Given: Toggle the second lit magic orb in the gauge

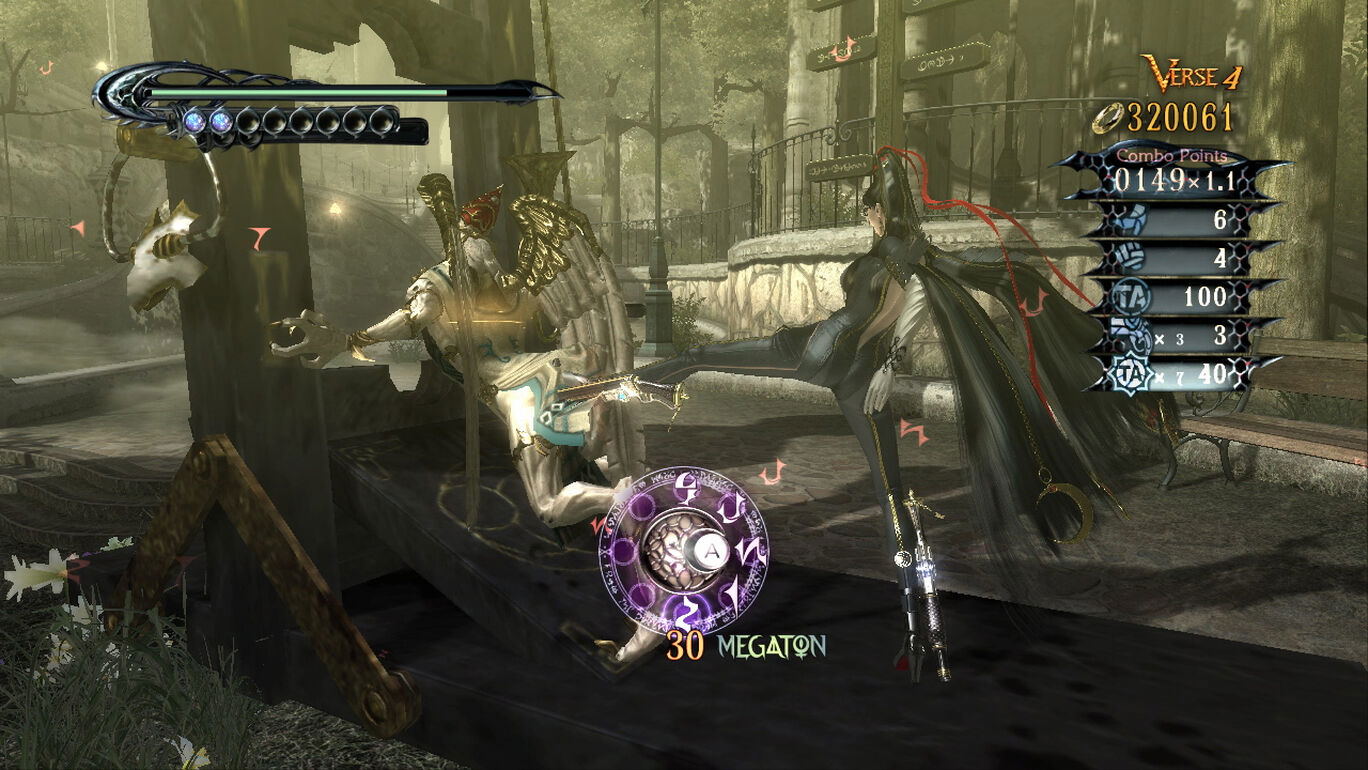Looking at the screenshot, I should (x=220, y=122).
